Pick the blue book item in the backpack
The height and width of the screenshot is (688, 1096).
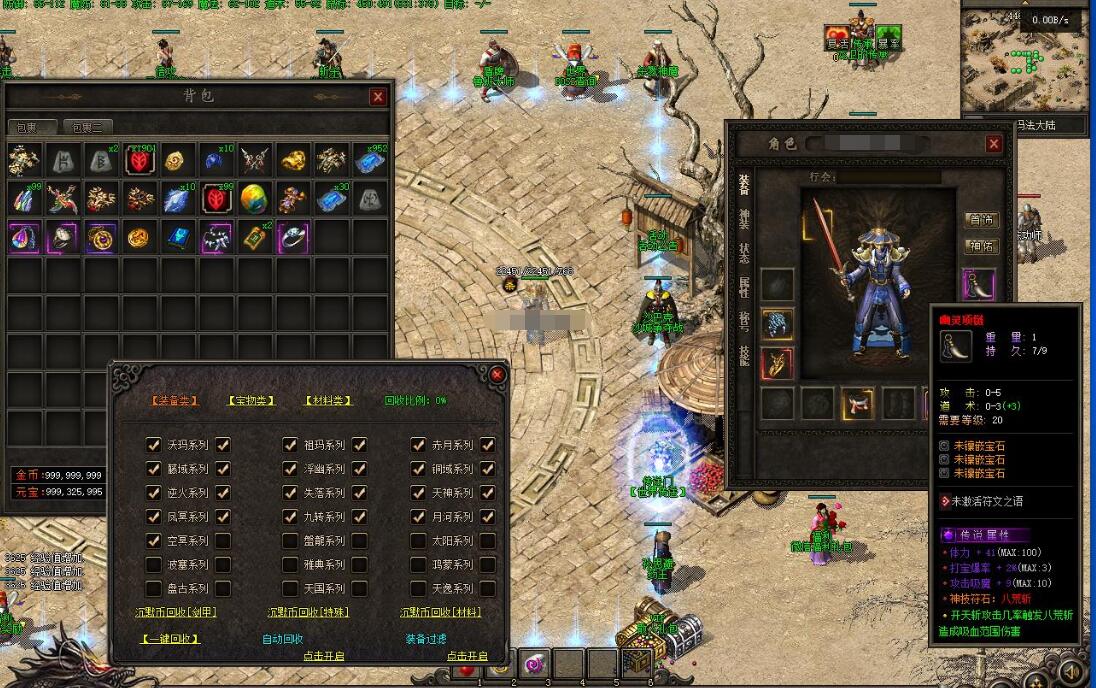(x=178, y=237)
